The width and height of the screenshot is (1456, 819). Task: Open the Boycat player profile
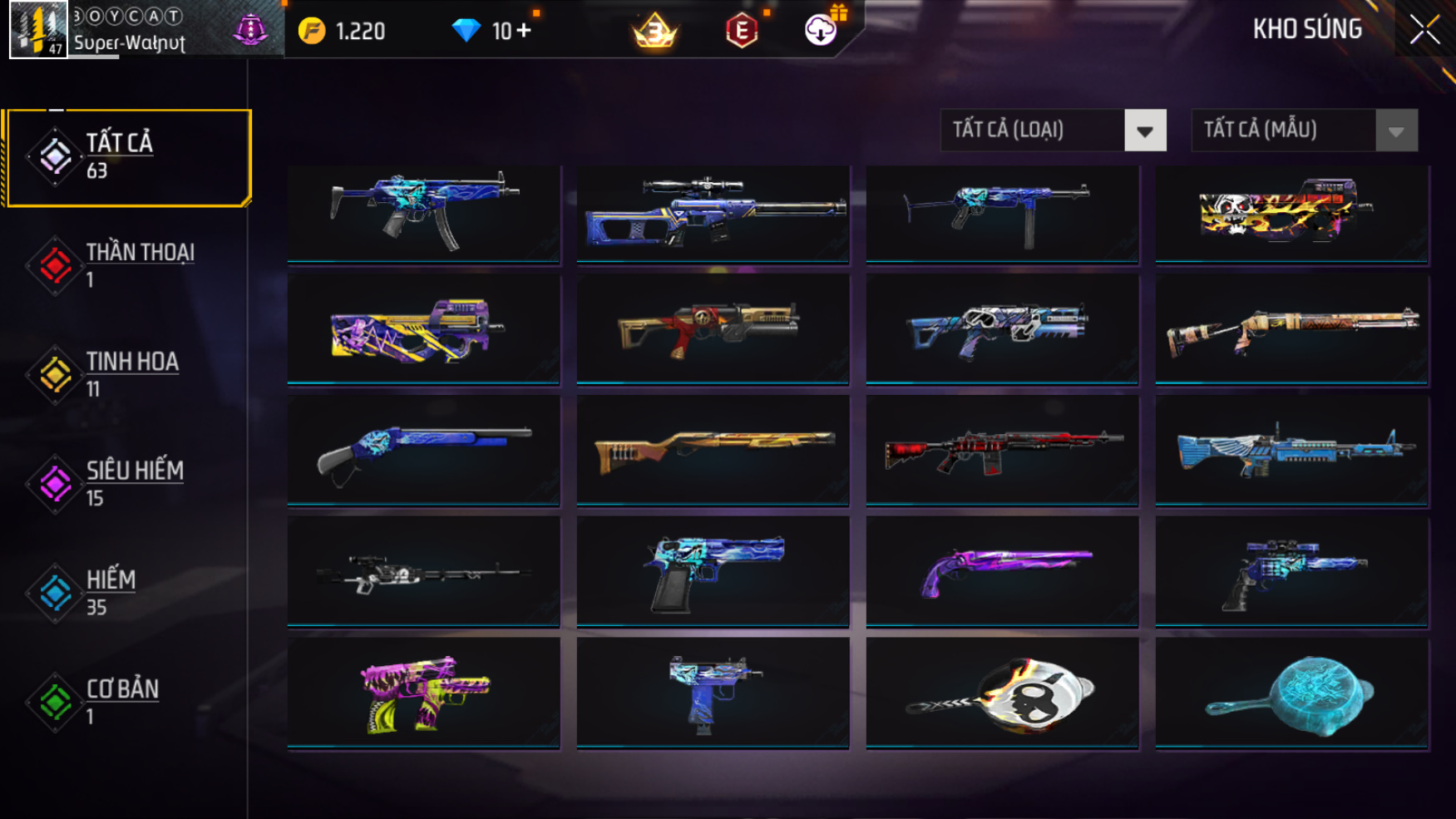point(38,30)
